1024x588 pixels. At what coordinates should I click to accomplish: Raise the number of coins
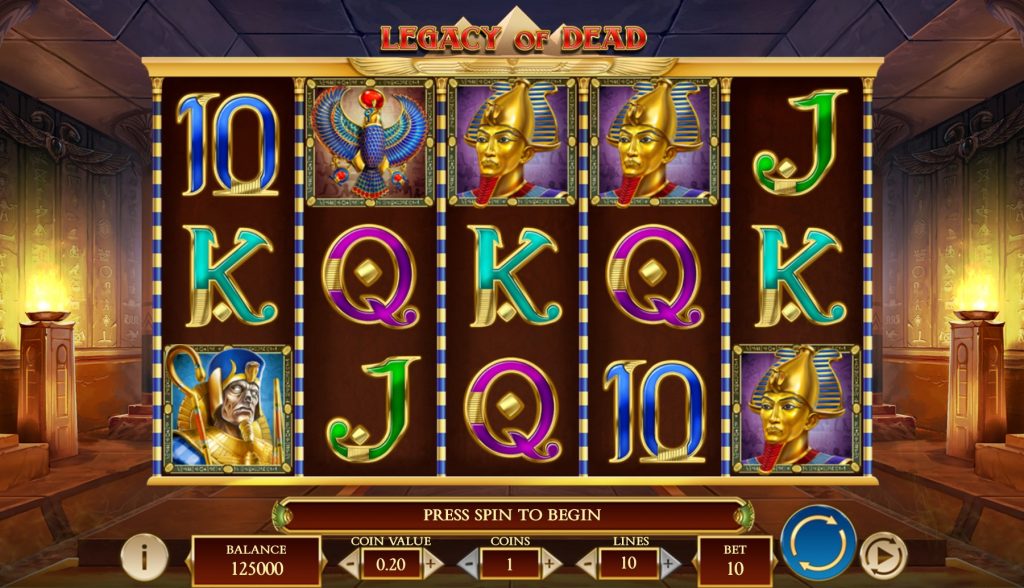coord(549,563)
